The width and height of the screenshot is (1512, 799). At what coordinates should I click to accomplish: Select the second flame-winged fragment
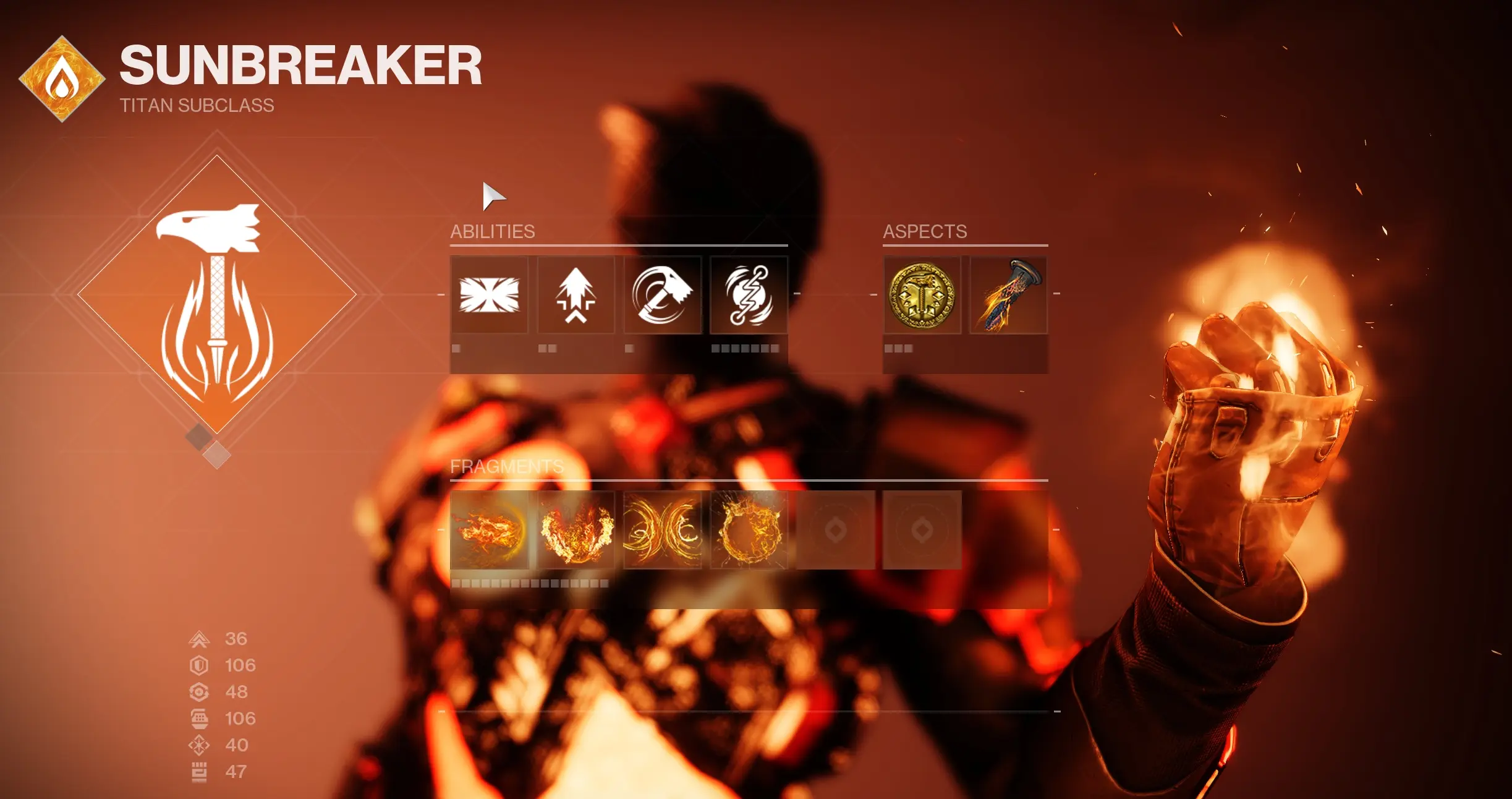tap(575, 531)
